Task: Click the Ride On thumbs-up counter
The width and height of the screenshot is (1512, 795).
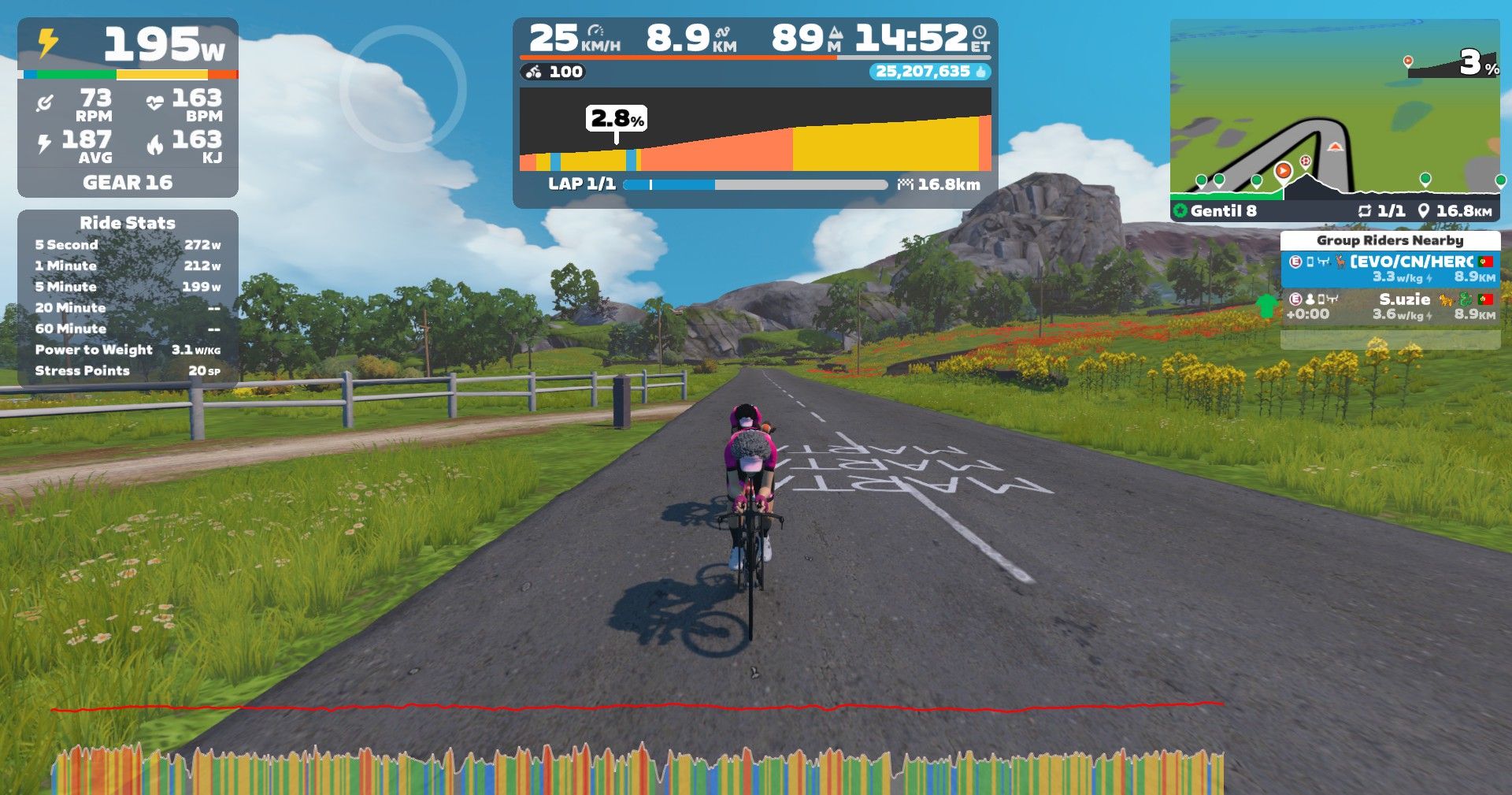Action: point(929,72)
